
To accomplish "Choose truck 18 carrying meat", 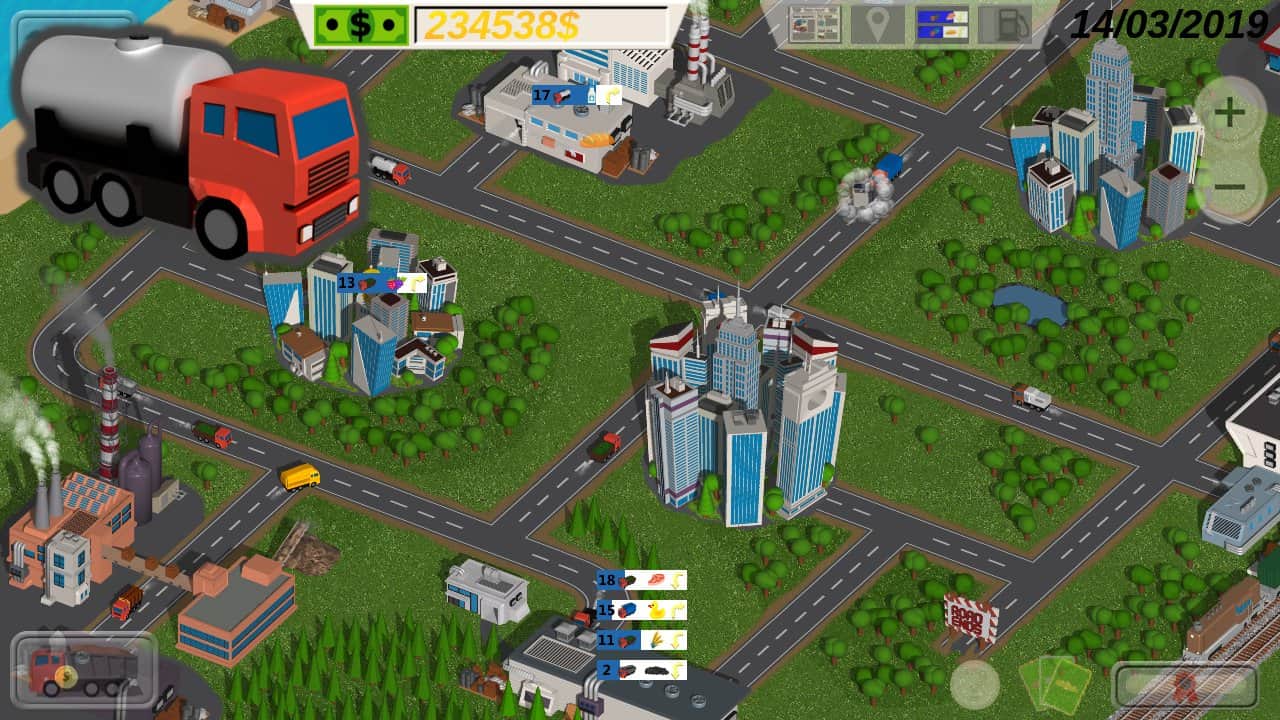I will [x=641, y=580].
